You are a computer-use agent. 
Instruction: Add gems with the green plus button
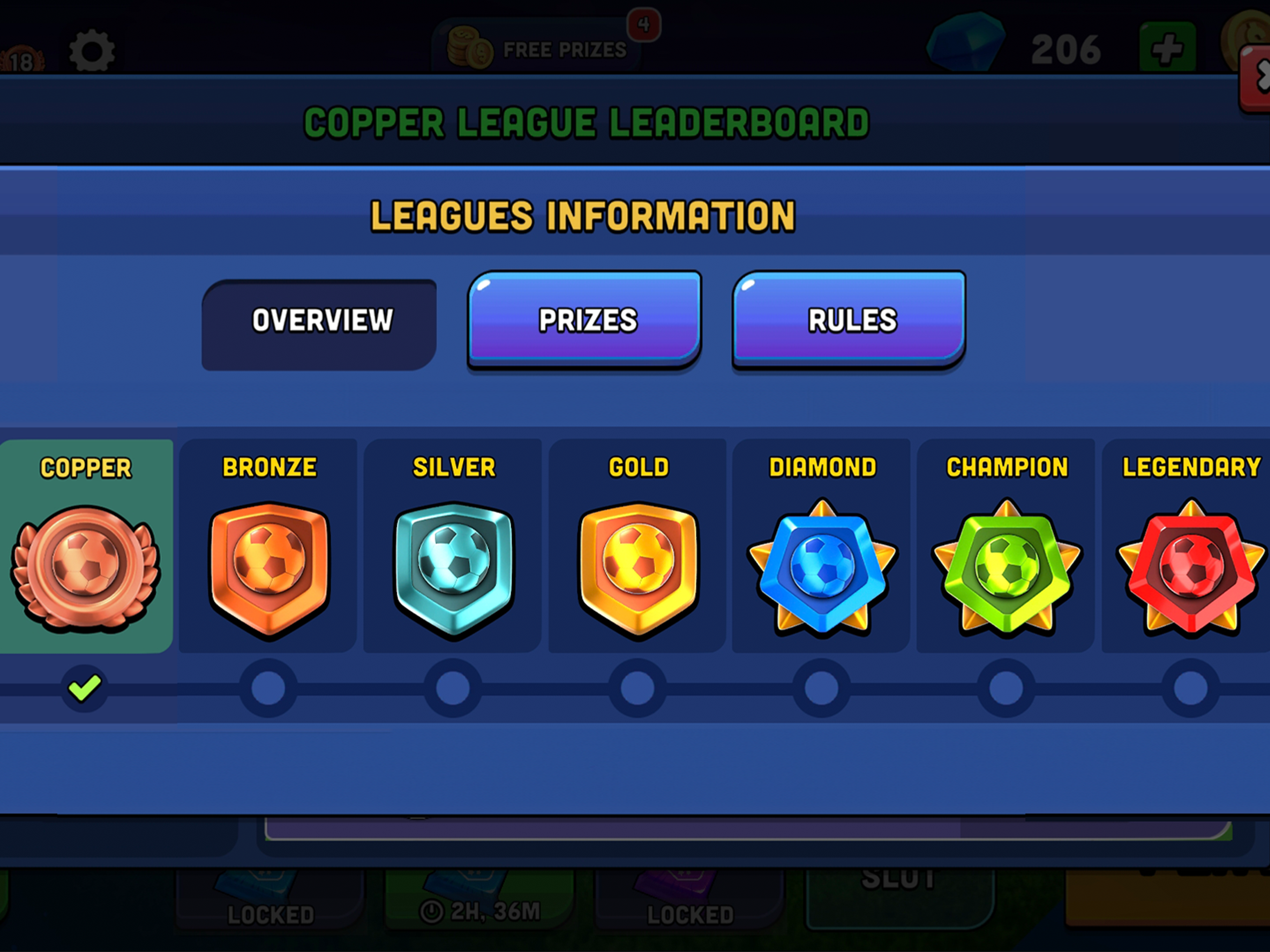click(1167, 48)
